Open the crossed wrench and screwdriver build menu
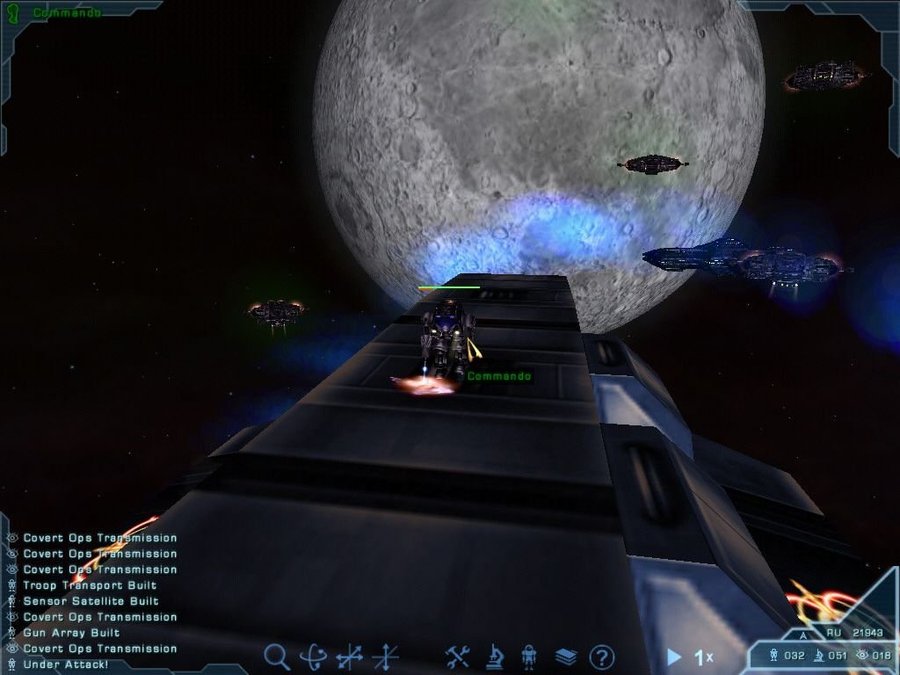900x675 pixels. [458, 657]
